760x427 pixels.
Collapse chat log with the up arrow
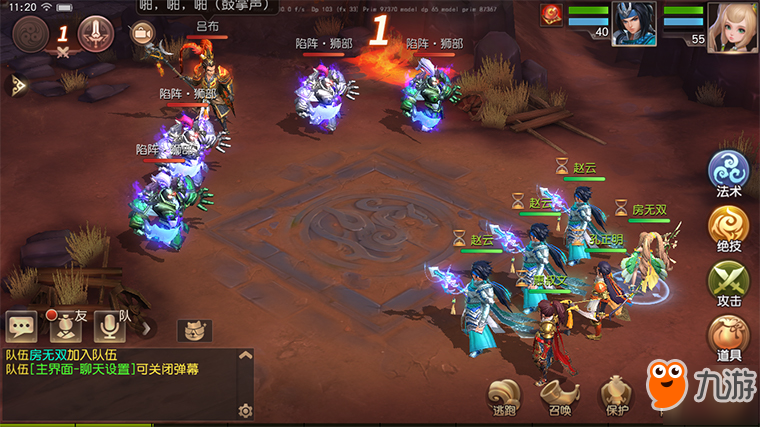click(x=246, y=356)
